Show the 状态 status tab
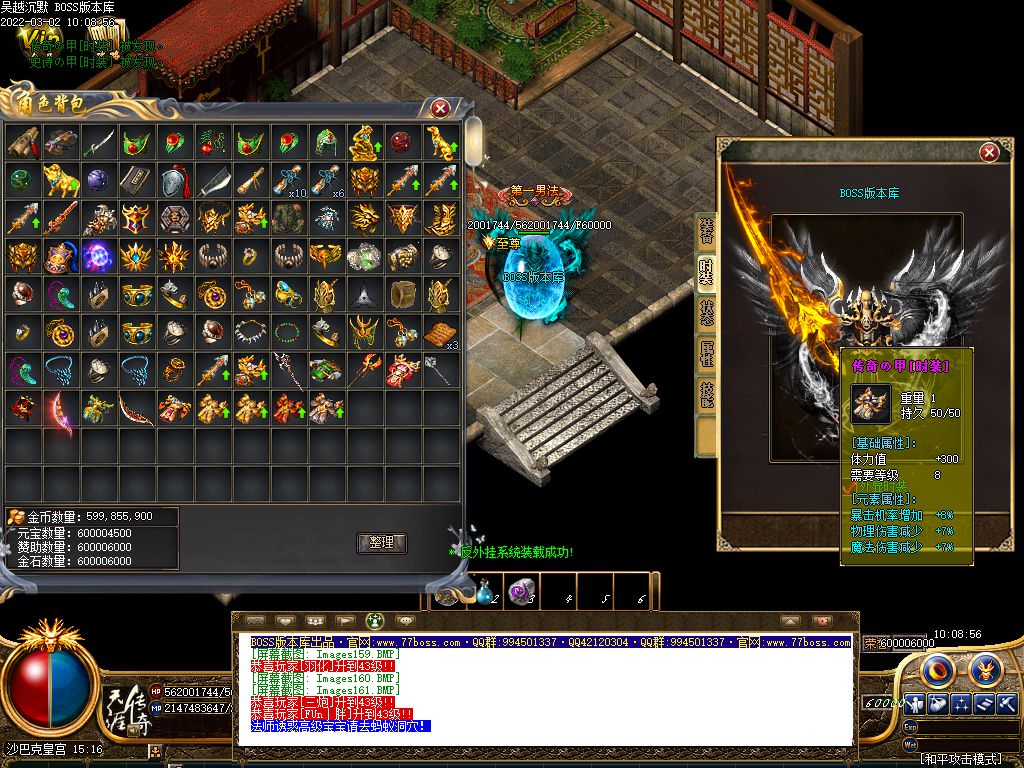This screenshot has height=768, width=1024. tap(707, 313)
